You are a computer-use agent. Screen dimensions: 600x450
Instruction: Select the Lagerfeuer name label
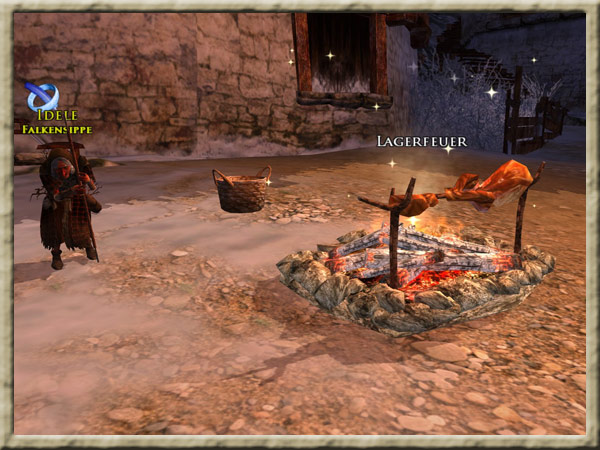[420, 142]
